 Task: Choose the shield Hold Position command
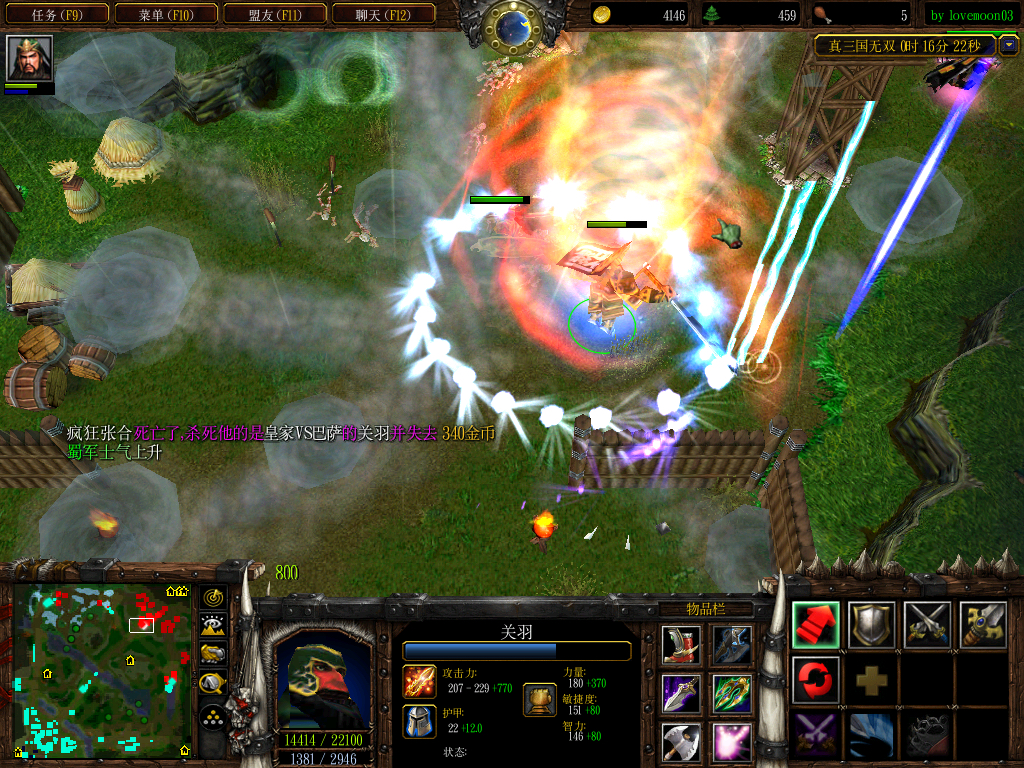[x=872, y=625]
